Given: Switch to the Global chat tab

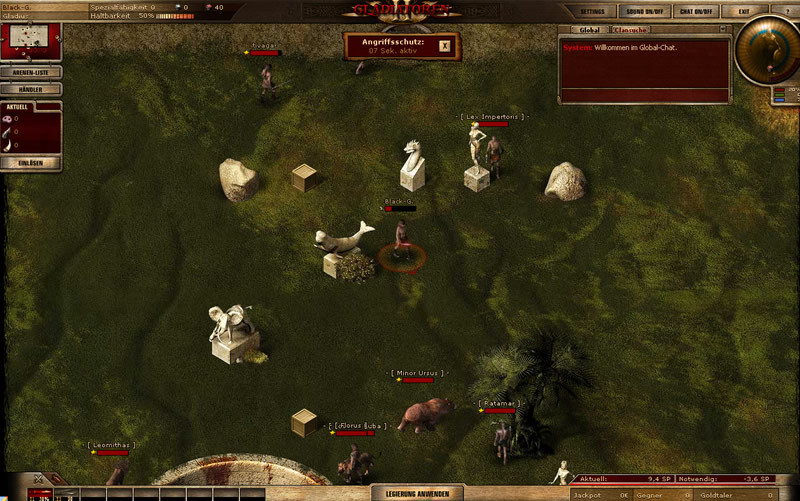Looking at the screenshot, I should tap(589, 30).
